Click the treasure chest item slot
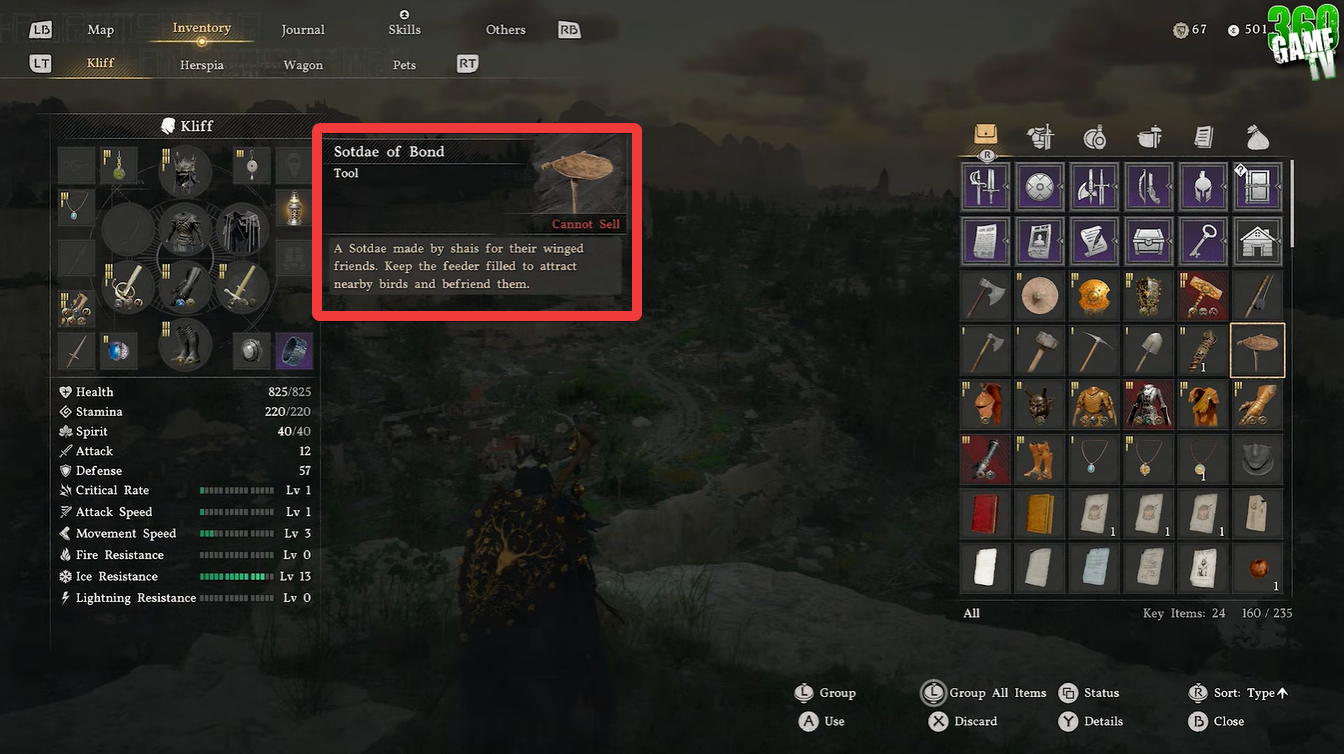Screen dimensions: 1344x754 (1148, 240)
